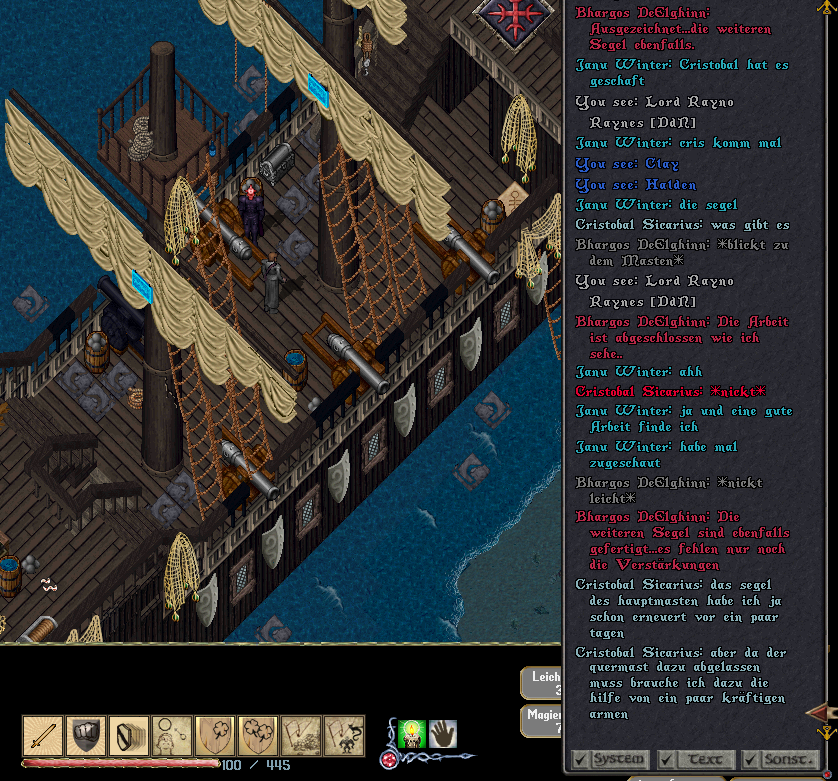The height and width of the screenshot is (781, 838).
Task: Click the red arrow on journal edge
Action: [818, 711]
